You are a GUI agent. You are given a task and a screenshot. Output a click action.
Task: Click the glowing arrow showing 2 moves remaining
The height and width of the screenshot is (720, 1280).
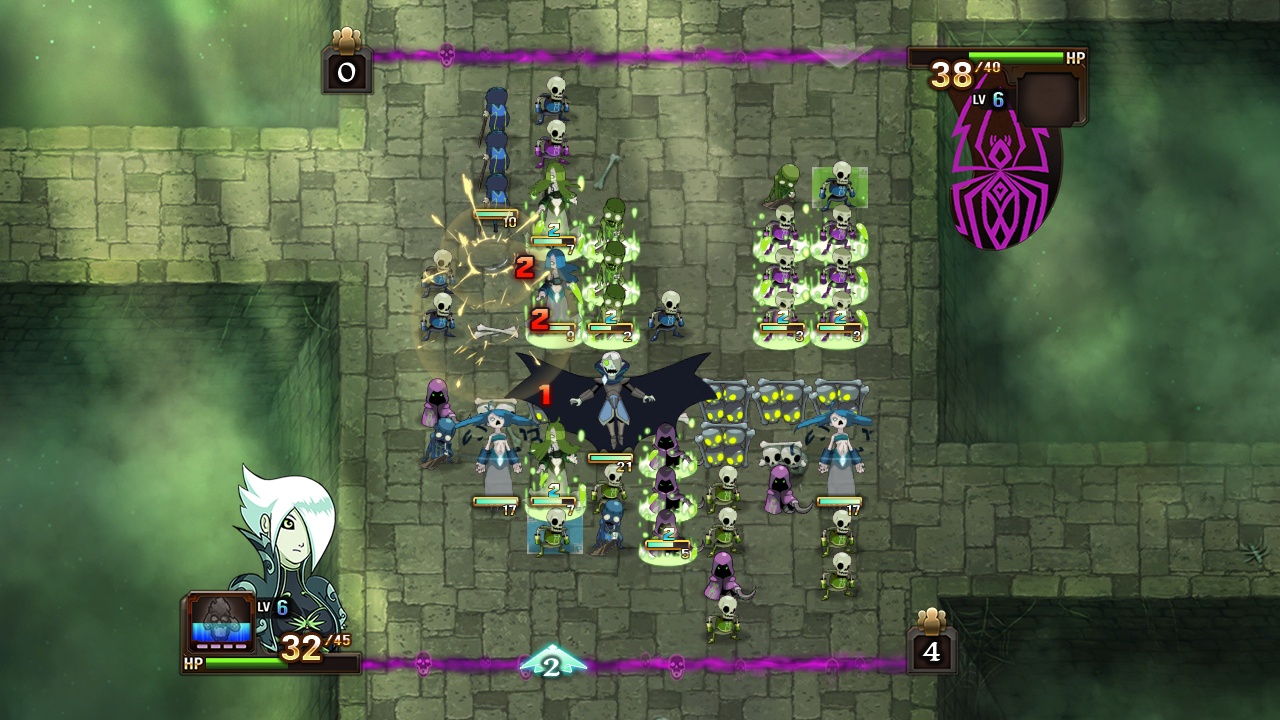click(x=555, y=665)
